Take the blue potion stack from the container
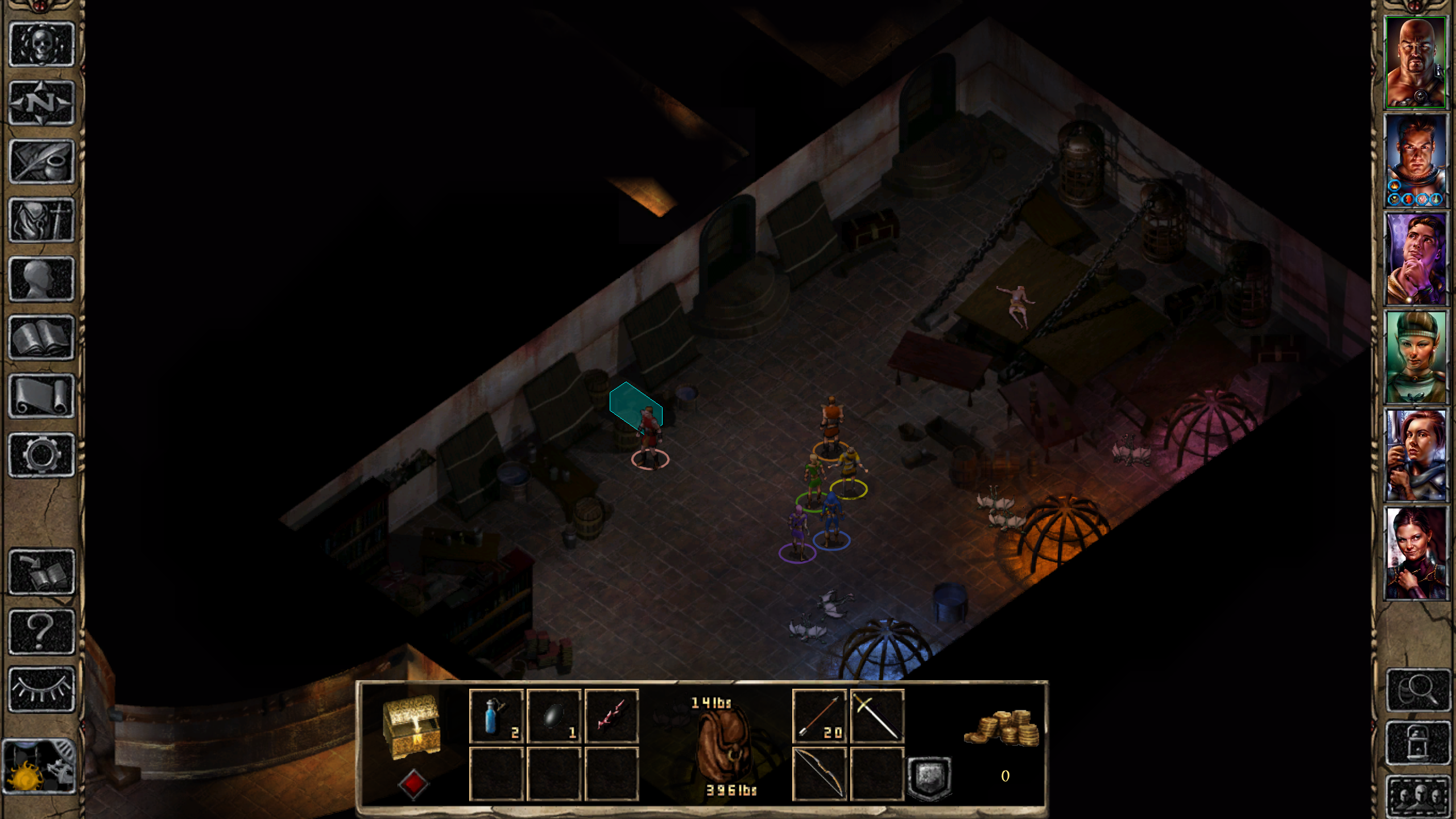1456x819 pixels. point(496,717)
